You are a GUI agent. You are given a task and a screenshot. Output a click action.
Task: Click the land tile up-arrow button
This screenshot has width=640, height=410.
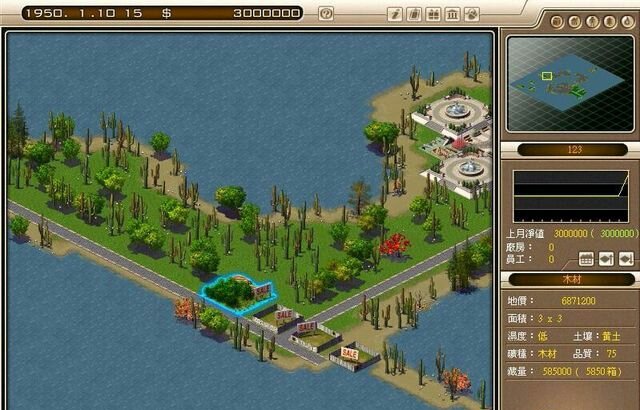607,259
